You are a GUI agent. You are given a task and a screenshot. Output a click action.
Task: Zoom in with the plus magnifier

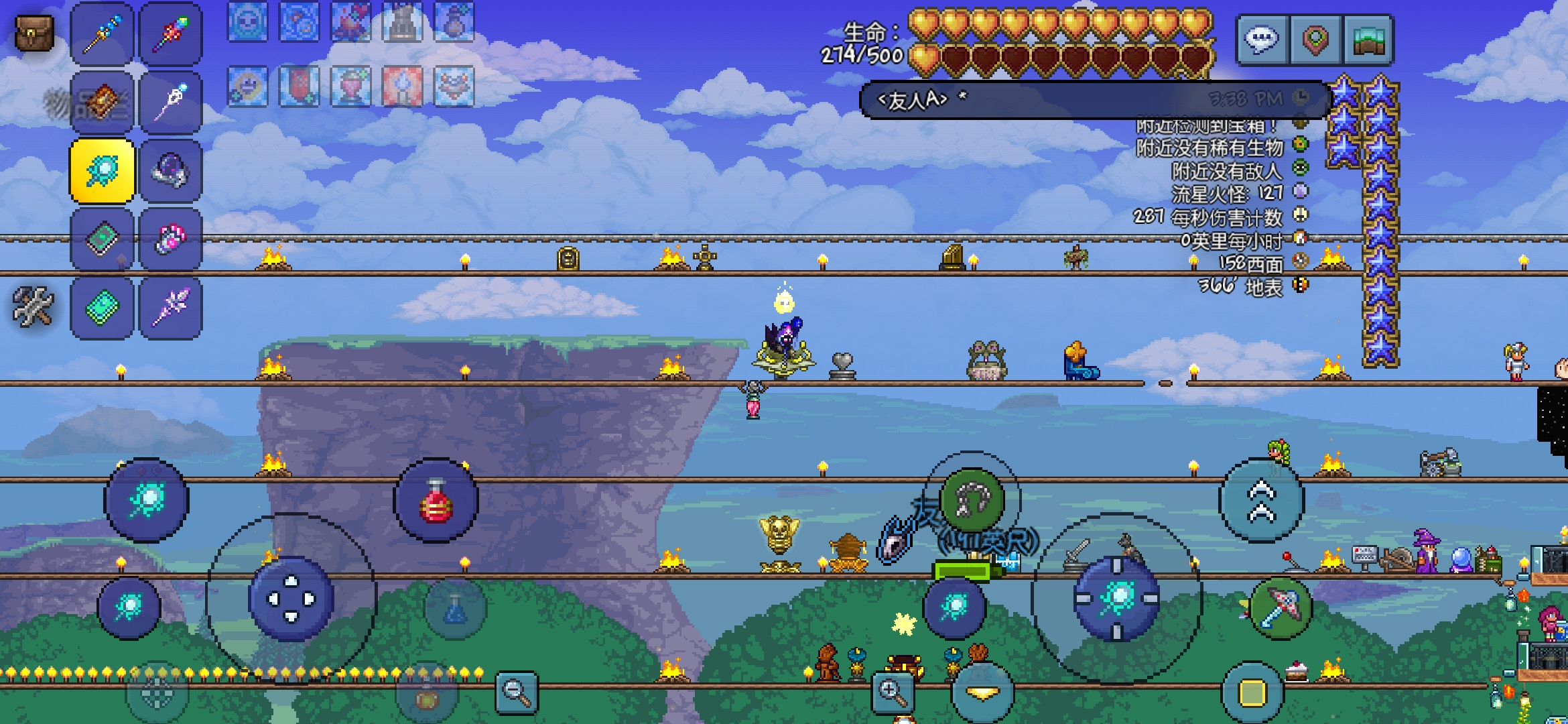click(x=893, y=692)
